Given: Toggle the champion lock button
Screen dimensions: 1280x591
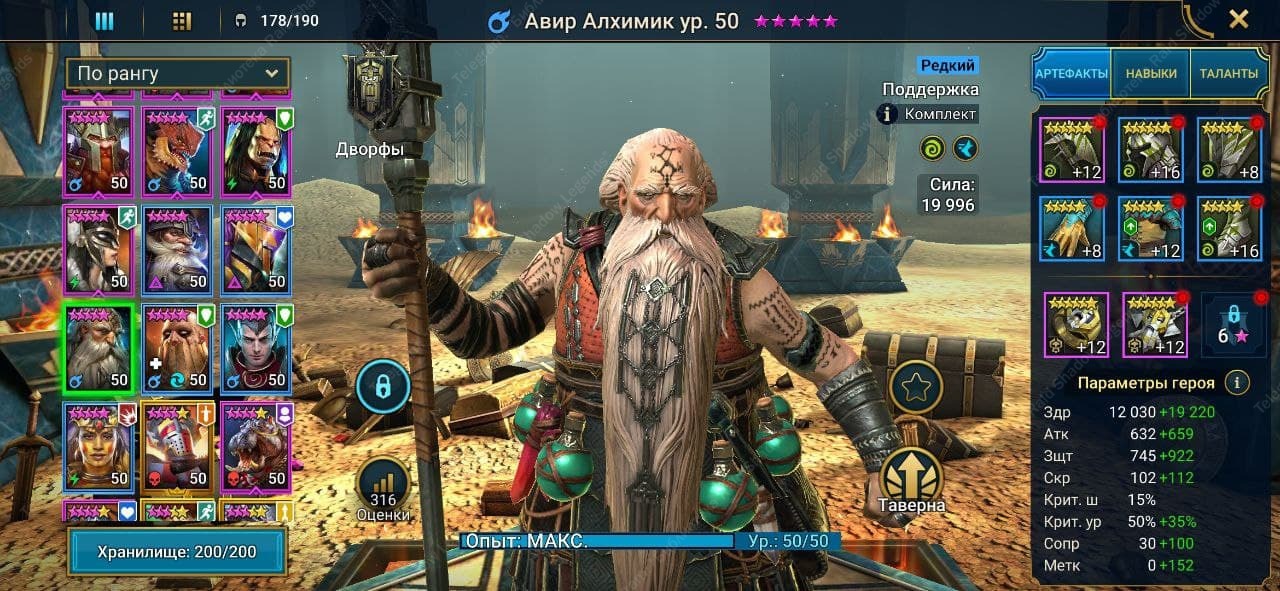Looking at the screenshot, I should pos(383,386).
